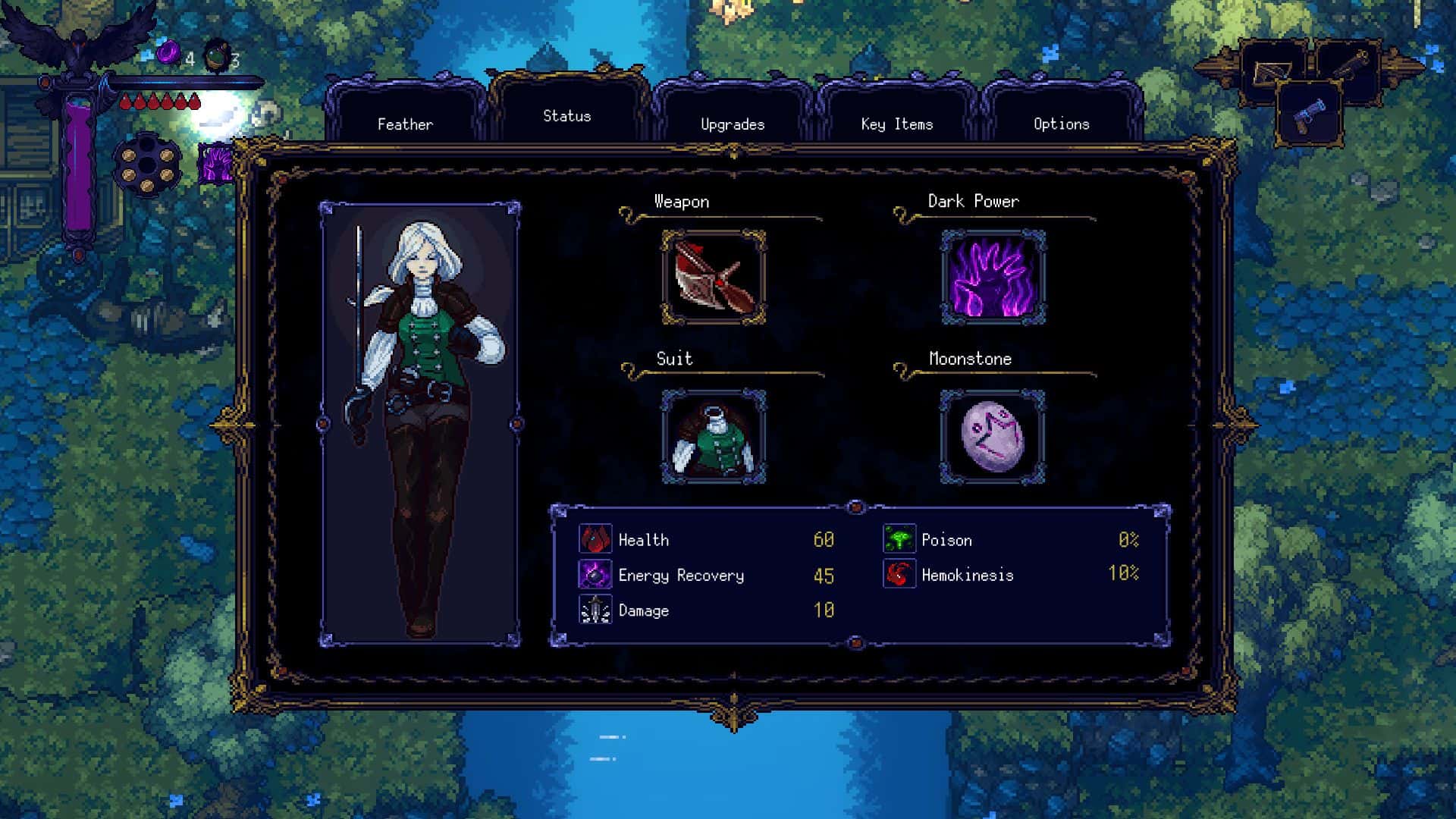
Task: Click the green Poison stat icon
Action: coord(899,539)
